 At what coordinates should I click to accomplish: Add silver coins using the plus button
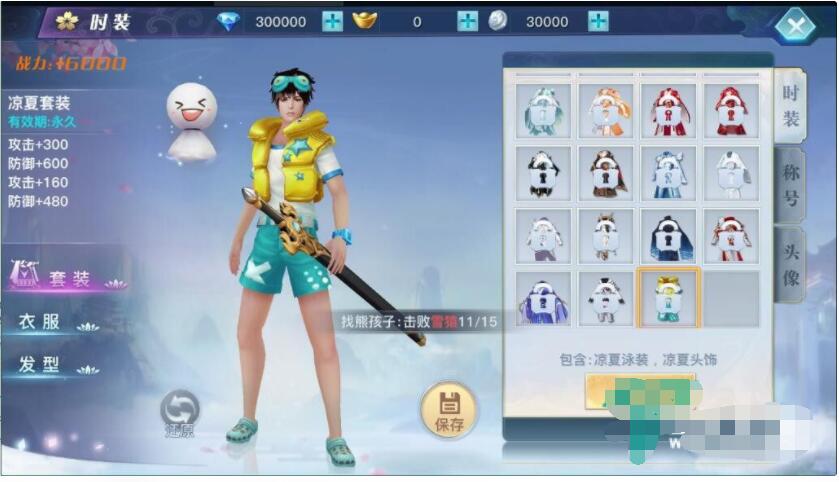pyautogui.click(x=598, y=21)
